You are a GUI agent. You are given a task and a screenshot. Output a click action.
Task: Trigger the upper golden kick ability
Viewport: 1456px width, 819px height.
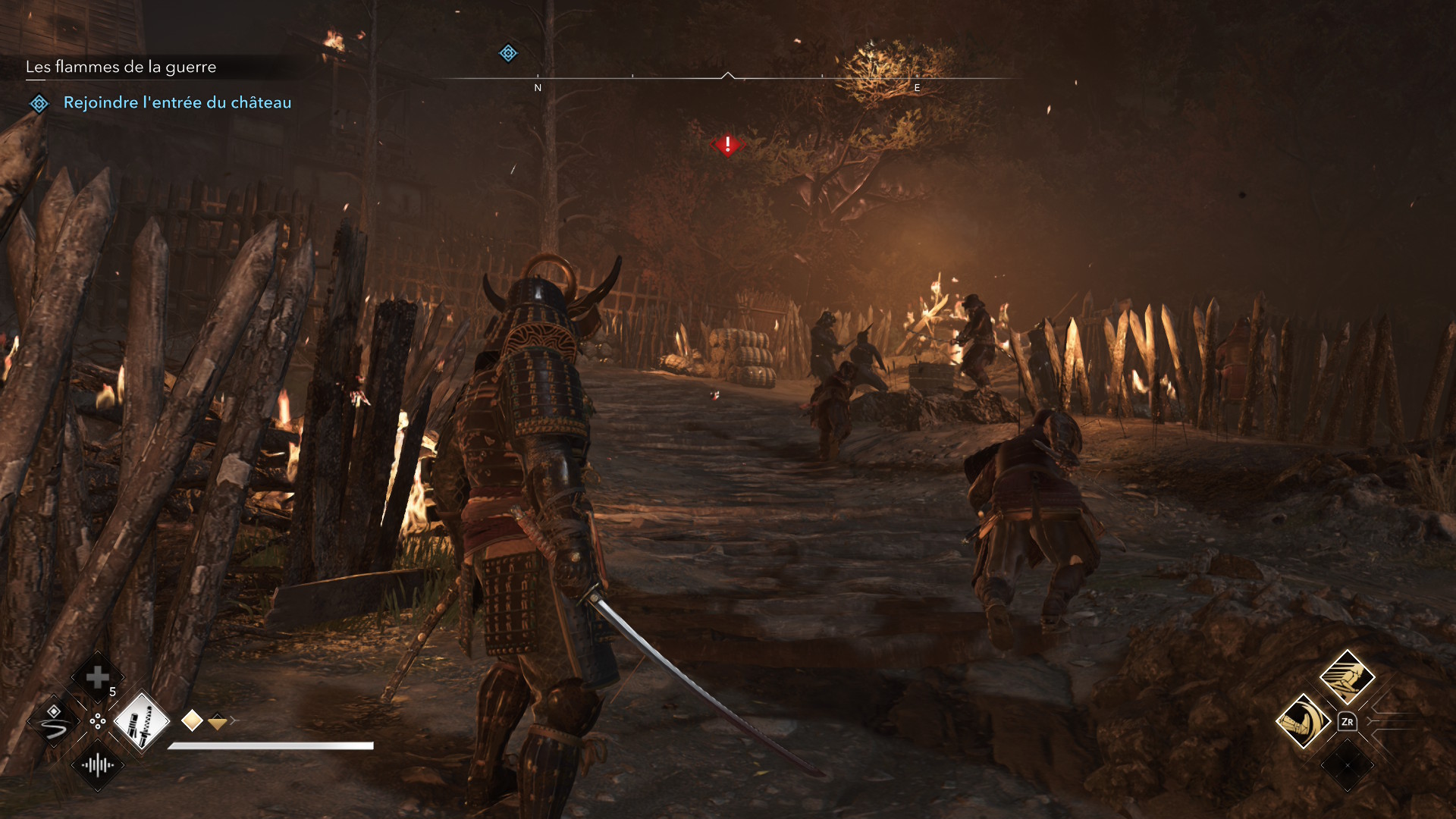click(x=1347, y=677)
